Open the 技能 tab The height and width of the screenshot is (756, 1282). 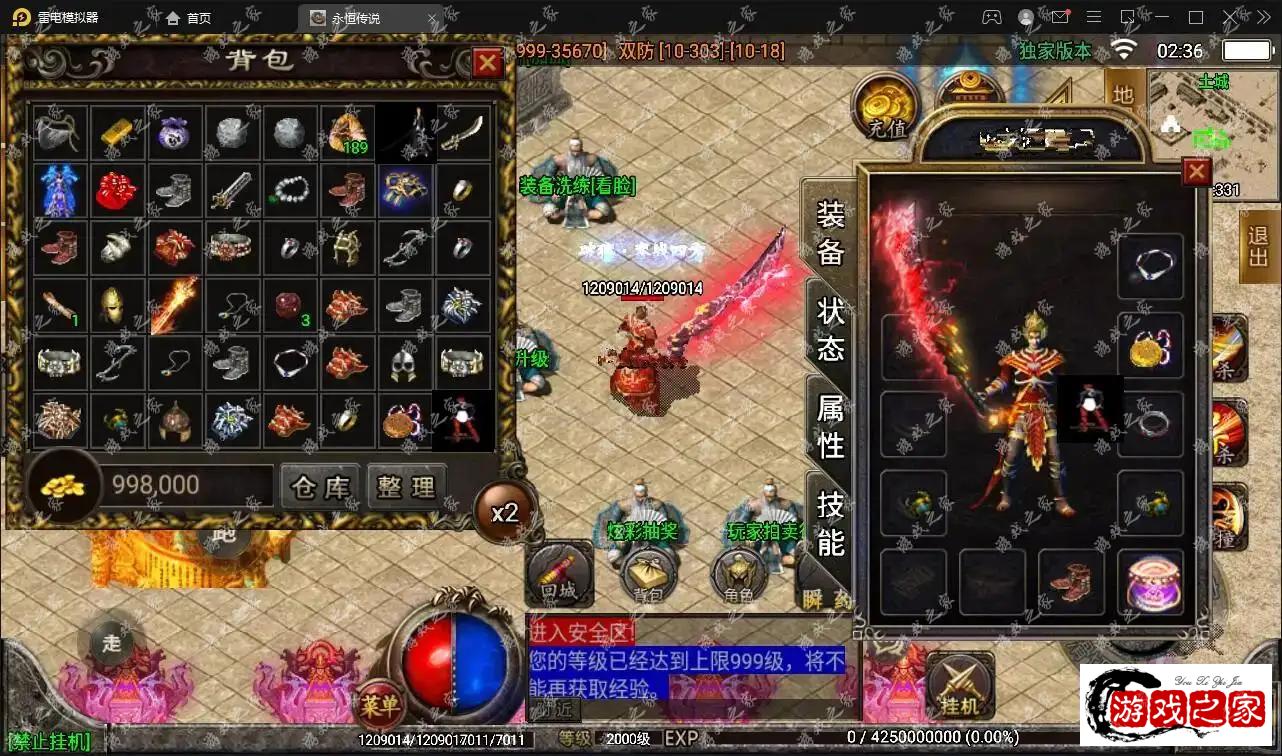pos(831,522)
